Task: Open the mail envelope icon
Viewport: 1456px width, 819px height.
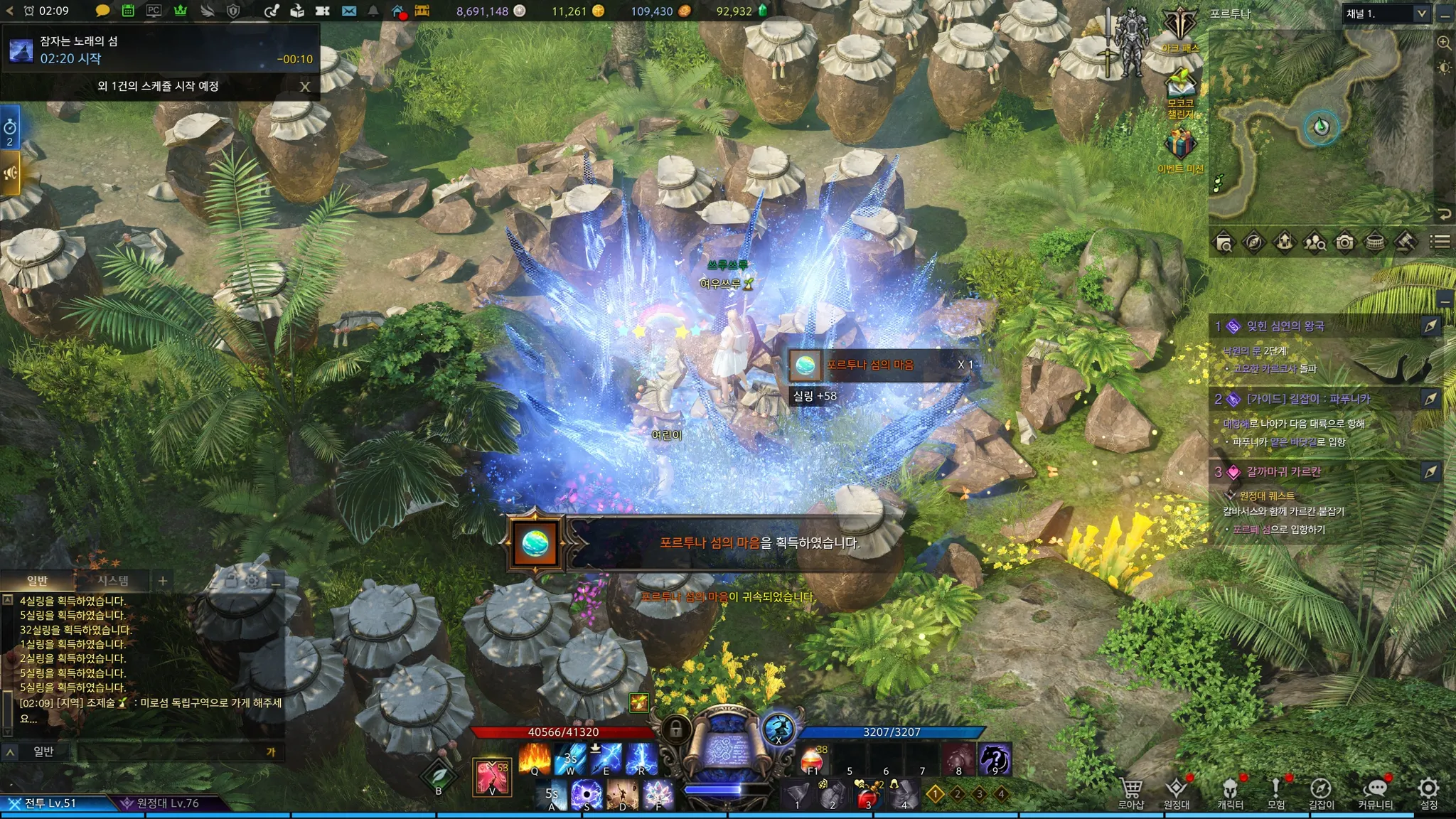Action: point(348,11)
